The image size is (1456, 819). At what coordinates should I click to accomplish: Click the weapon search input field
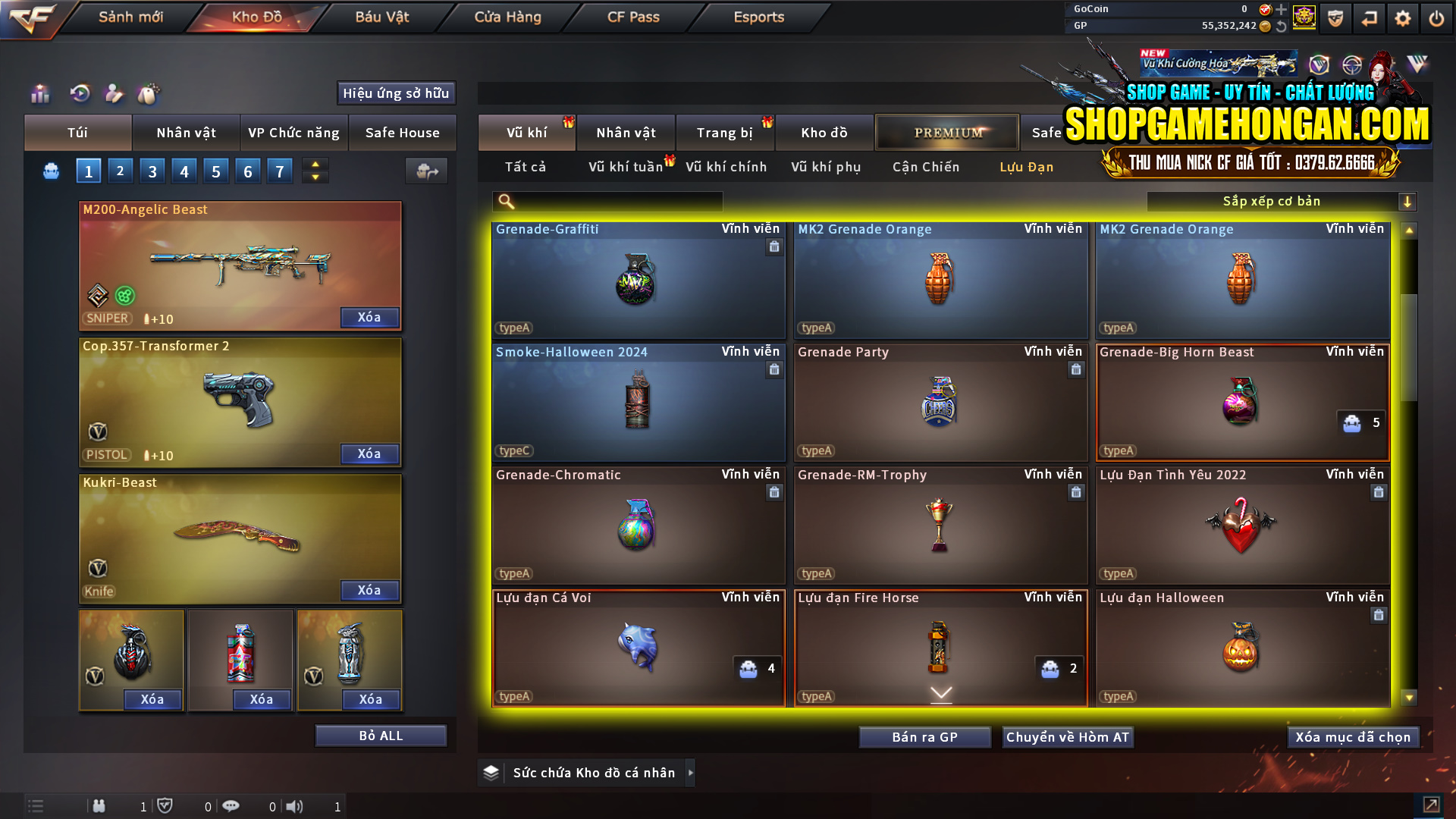point(607,201)
